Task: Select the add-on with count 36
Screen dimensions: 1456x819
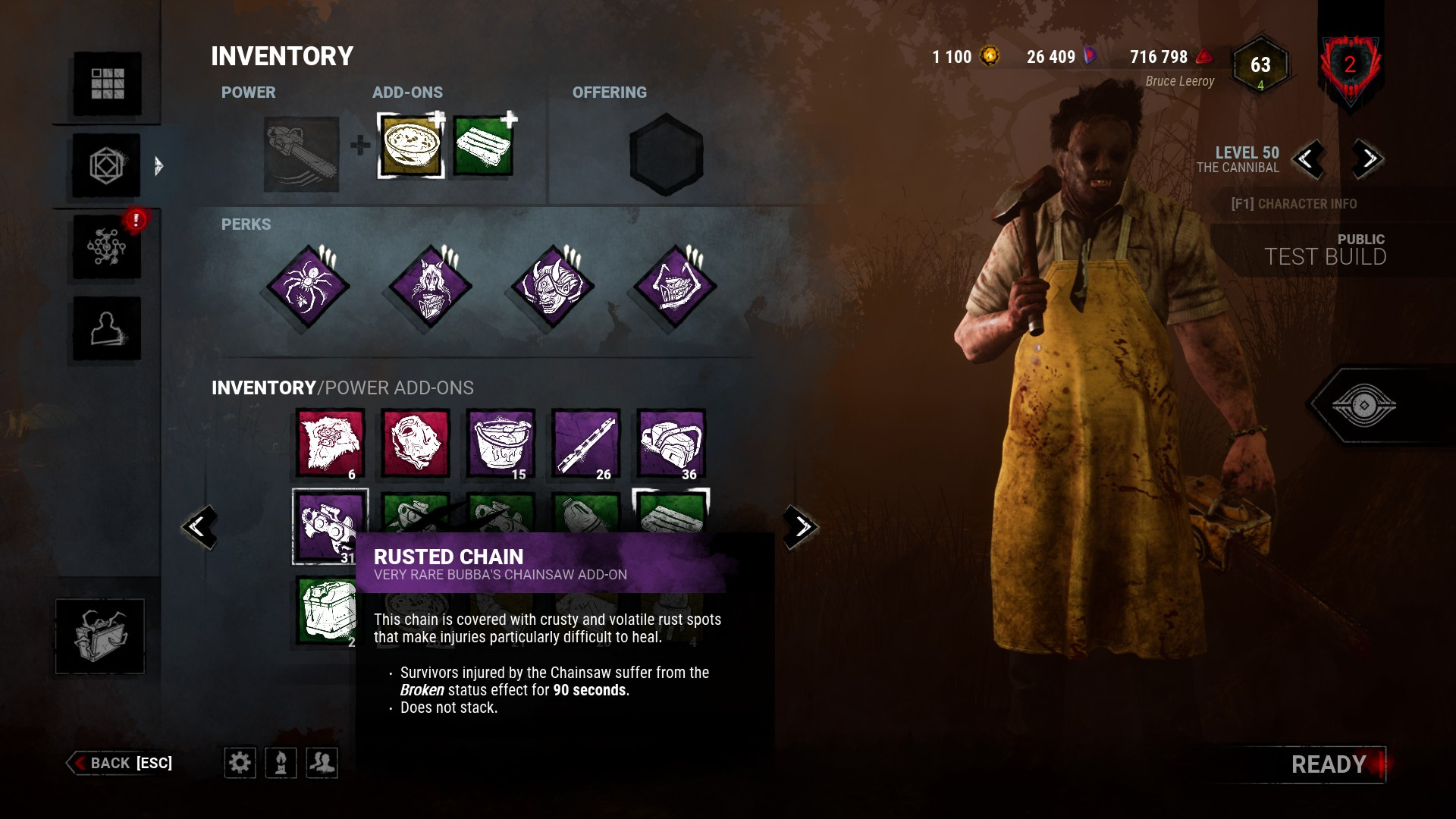Action: pyautogui.click(x=670, y=444)
